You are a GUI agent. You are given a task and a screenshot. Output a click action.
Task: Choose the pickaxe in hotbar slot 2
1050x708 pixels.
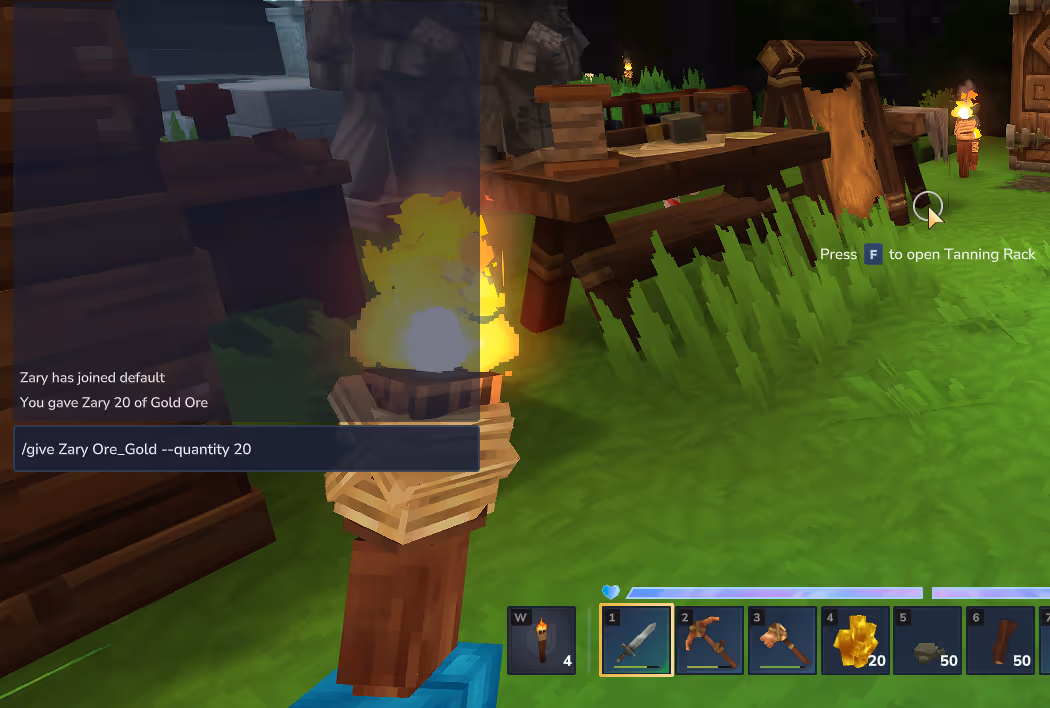coord(710,640)
